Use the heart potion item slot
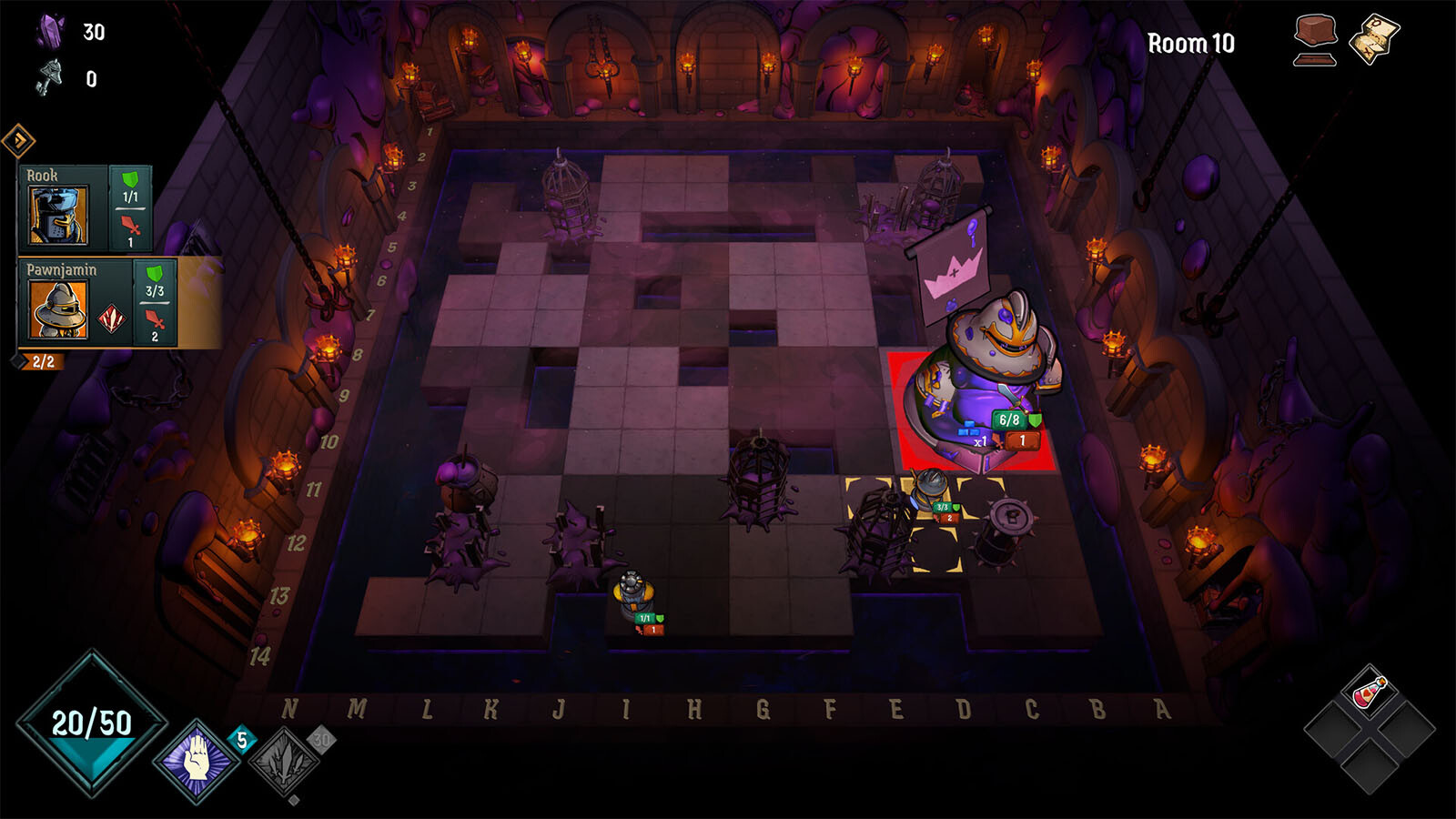This screenshot has width=1456, height=819. pyautogui.click(x=1370, y=693)
